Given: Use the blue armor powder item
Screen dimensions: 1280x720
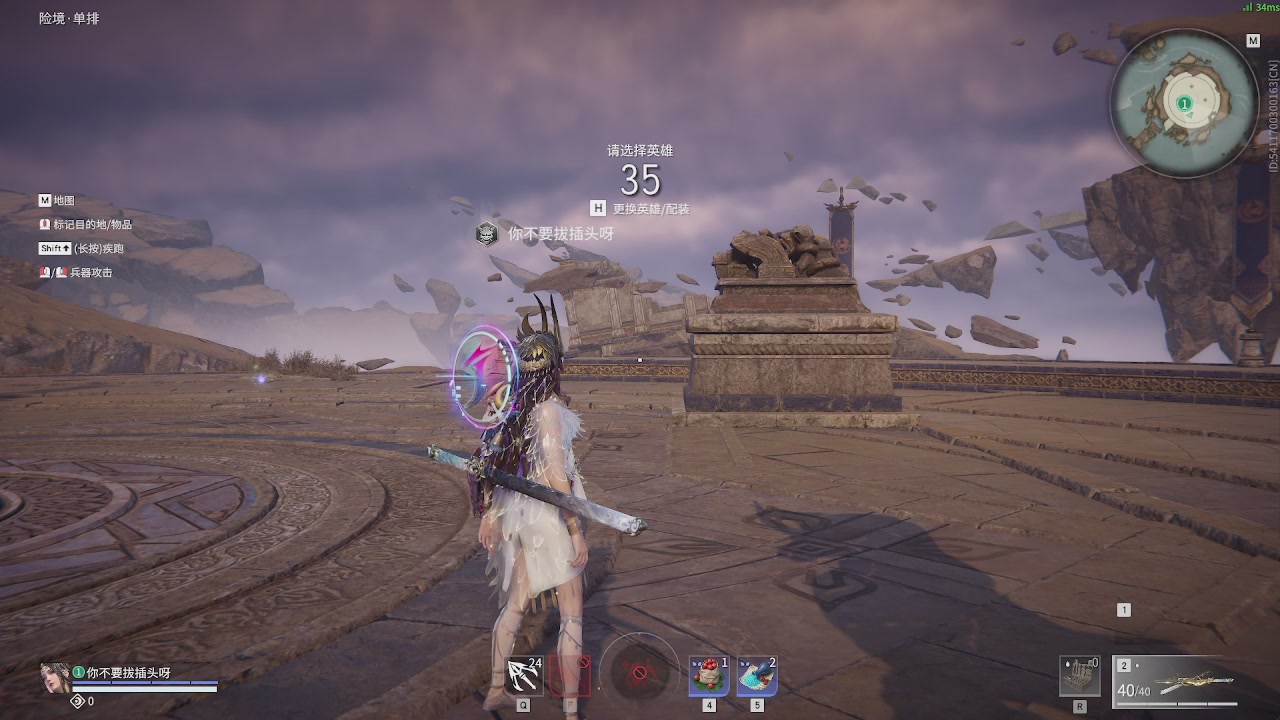Looking at the screenshot, I should (x=757, y=676).
